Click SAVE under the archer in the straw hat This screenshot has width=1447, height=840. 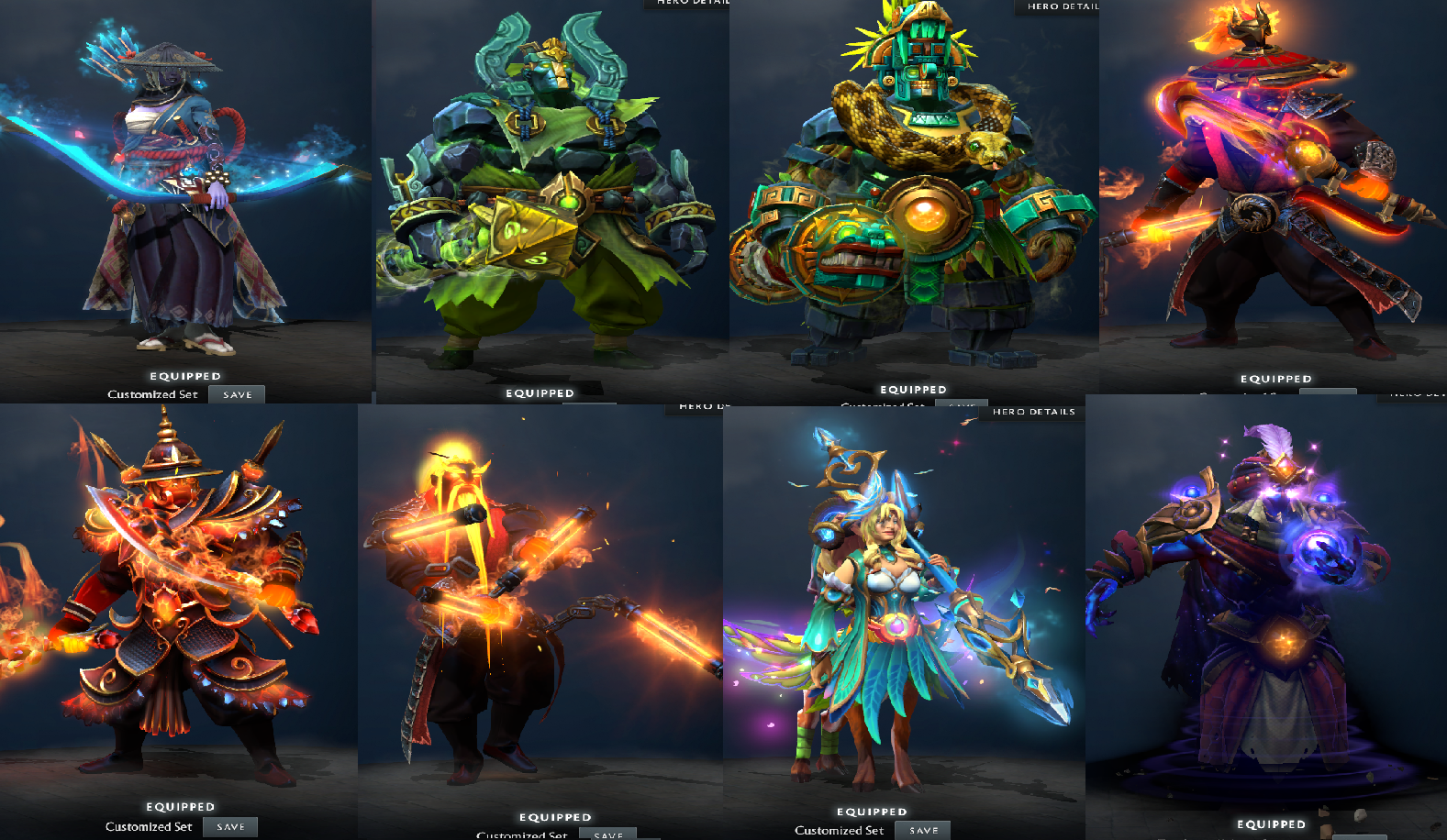pos(237,394)
